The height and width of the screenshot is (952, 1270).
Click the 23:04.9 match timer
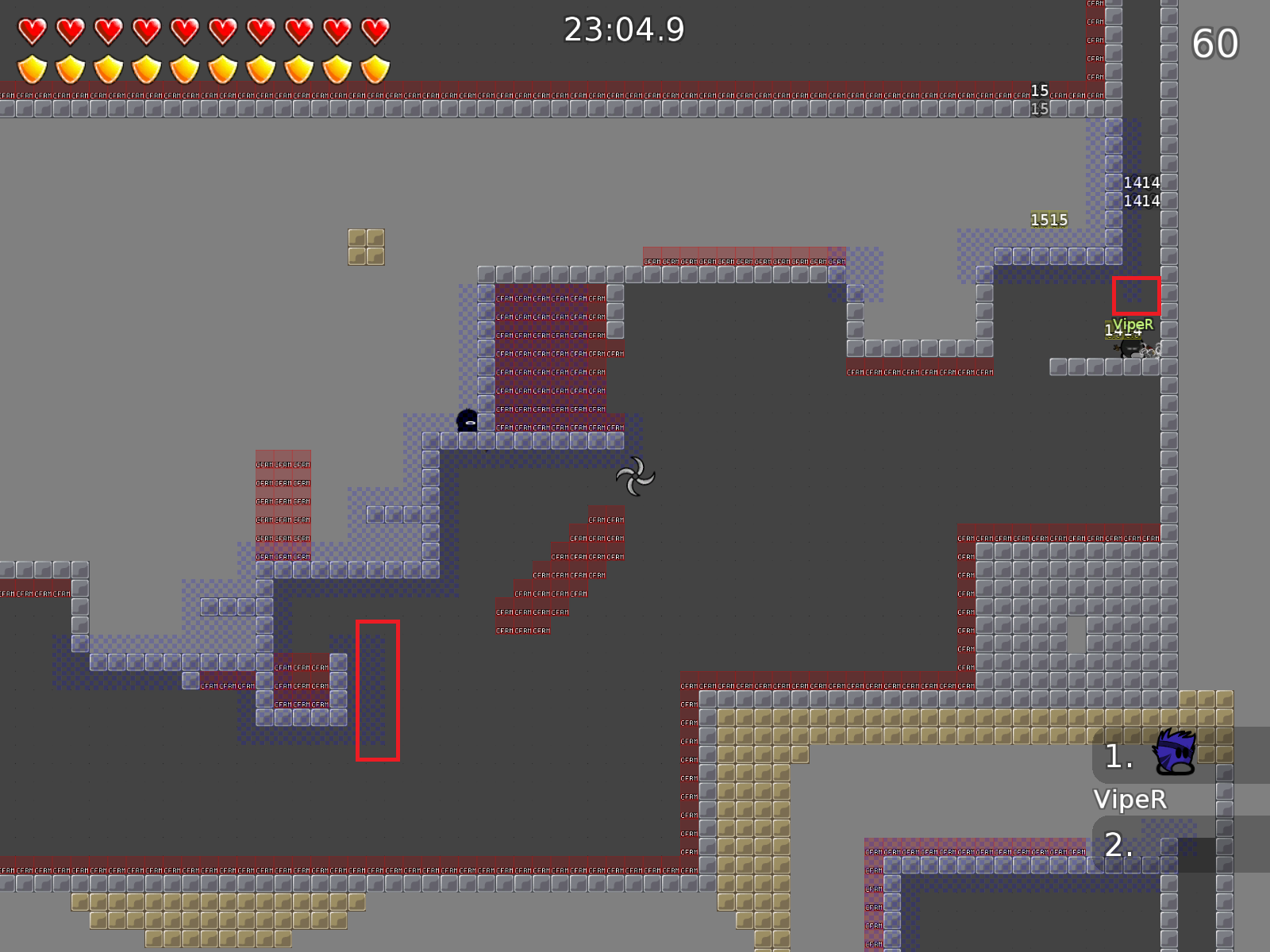tap(623, 30)
